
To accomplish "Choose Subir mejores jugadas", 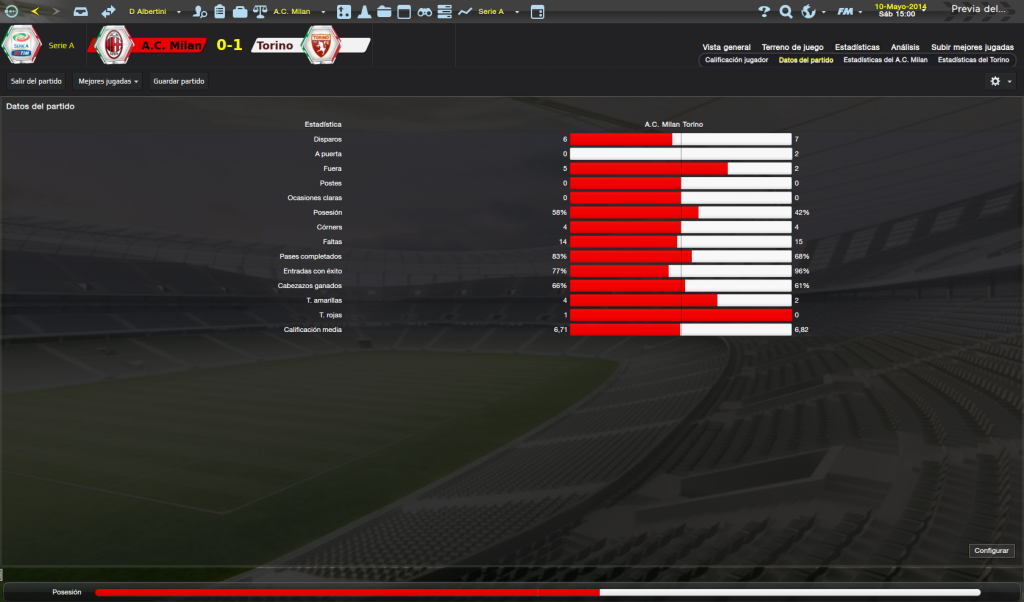I will (972, 47).
